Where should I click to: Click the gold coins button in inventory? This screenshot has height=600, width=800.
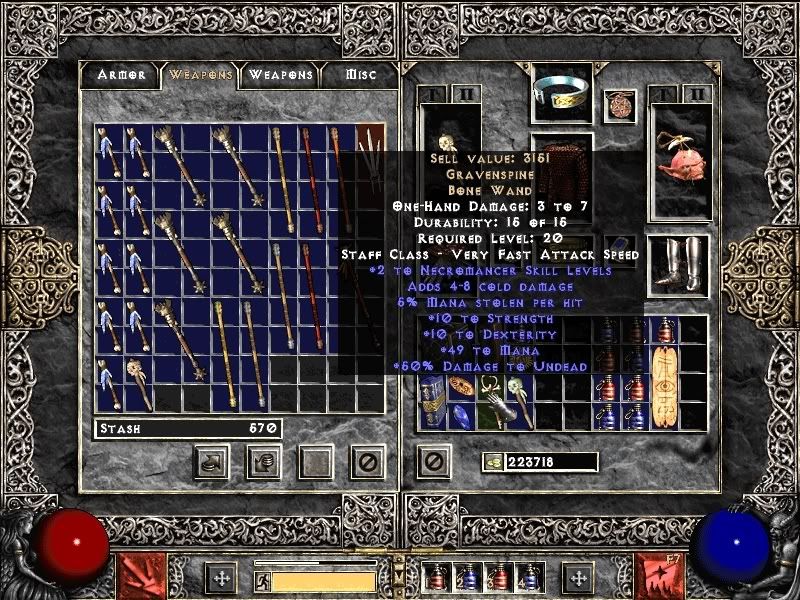[492, 462]
